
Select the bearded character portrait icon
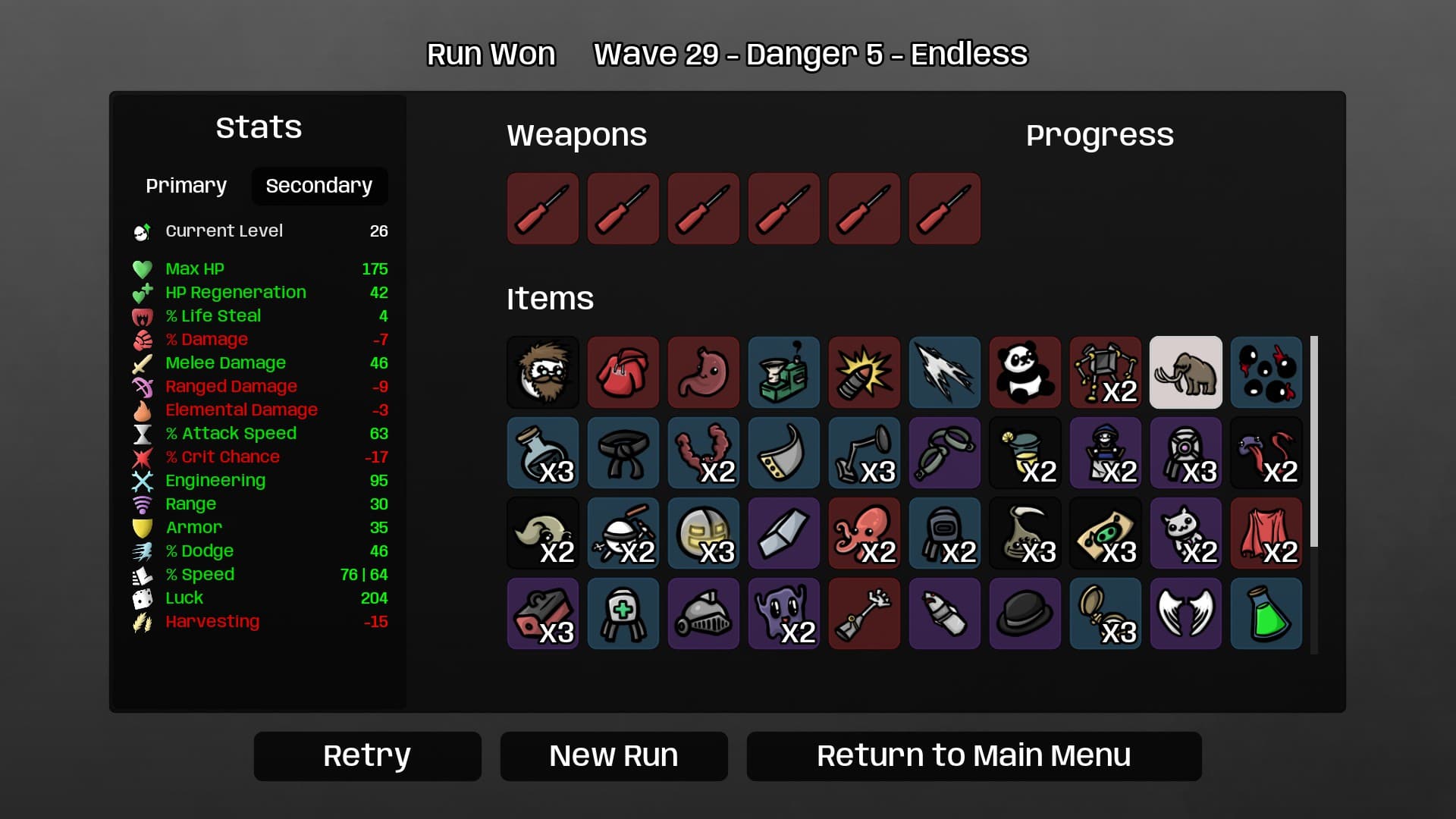click(543, 372)
